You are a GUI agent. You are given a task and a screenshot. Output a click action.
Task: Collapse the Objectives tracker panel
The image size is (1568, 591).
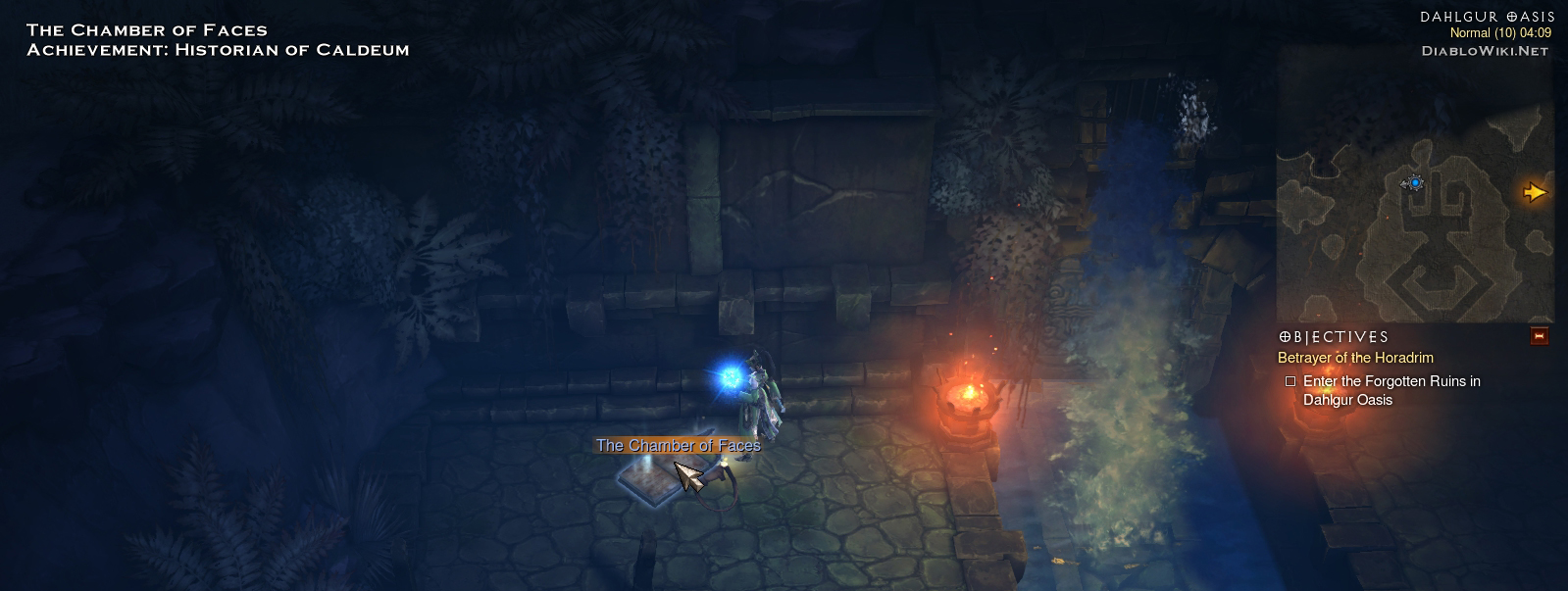pyautogui.click(x=1539, y=337)
